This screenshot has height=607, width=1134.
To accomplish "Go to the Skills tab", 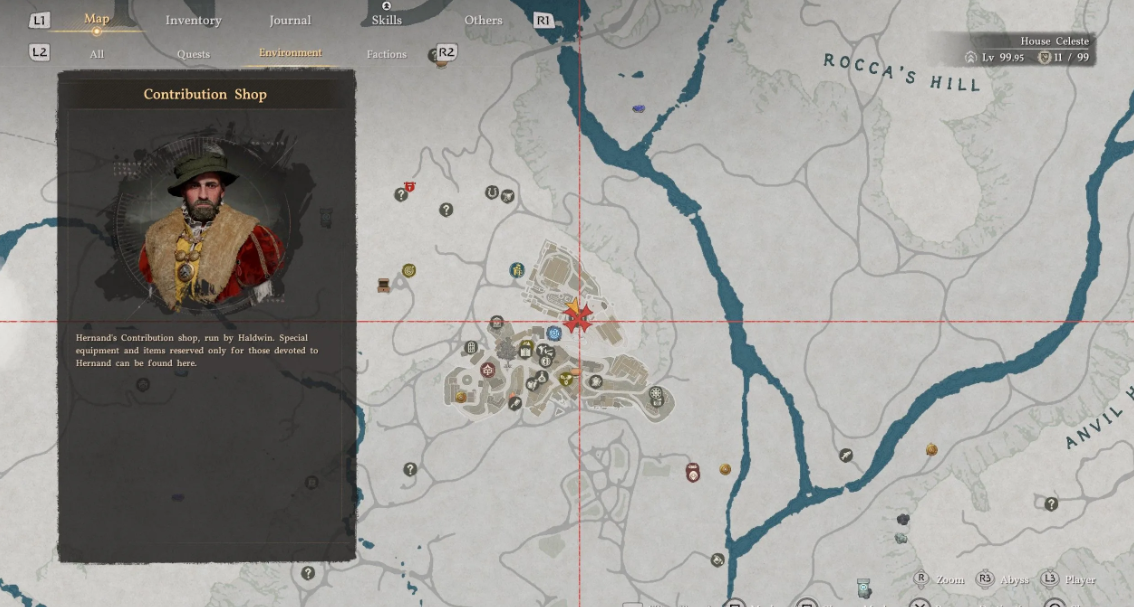I will pos(386,20).
